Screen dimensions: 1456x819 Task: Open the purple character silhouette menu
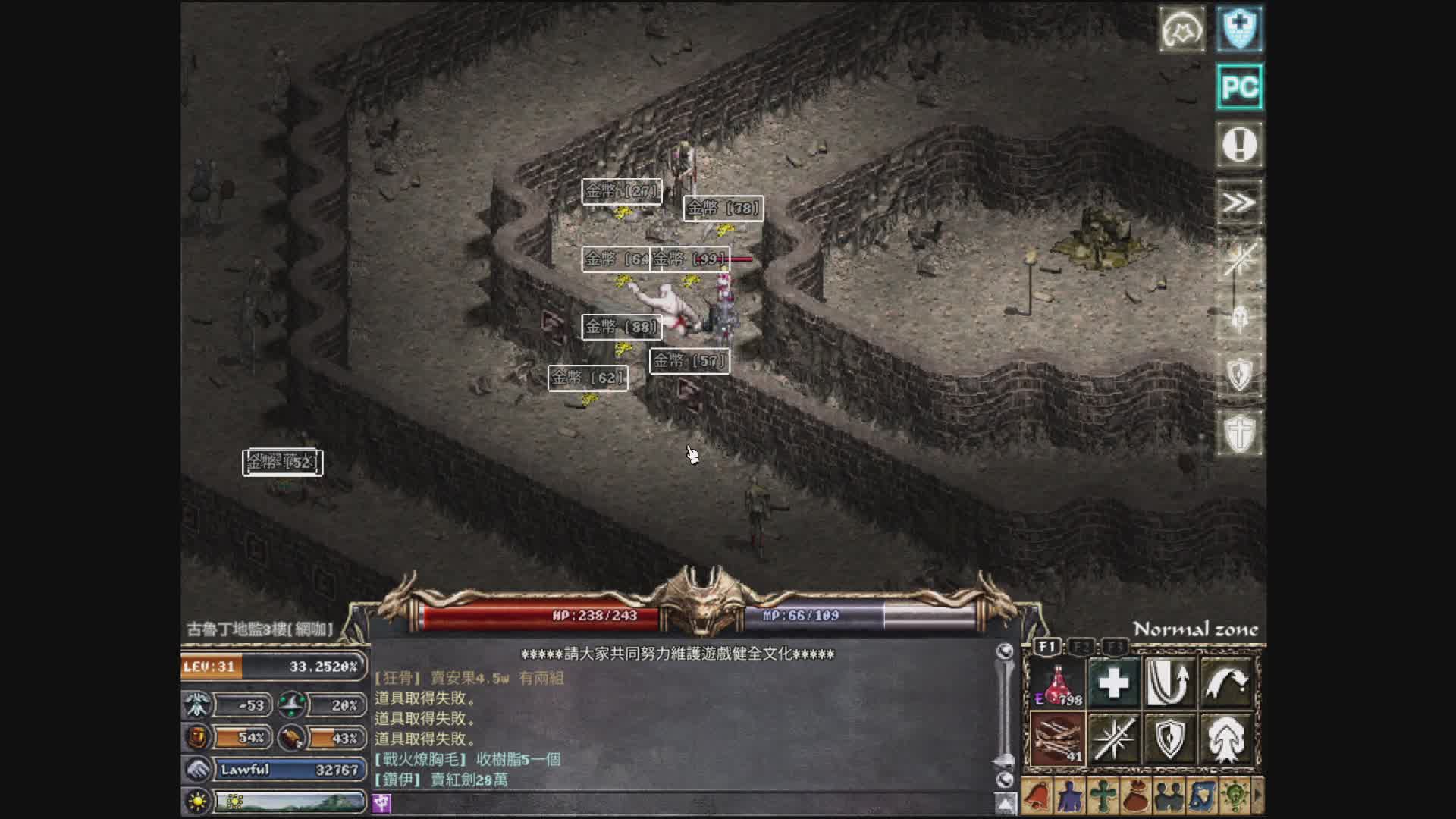point(1069,797)
